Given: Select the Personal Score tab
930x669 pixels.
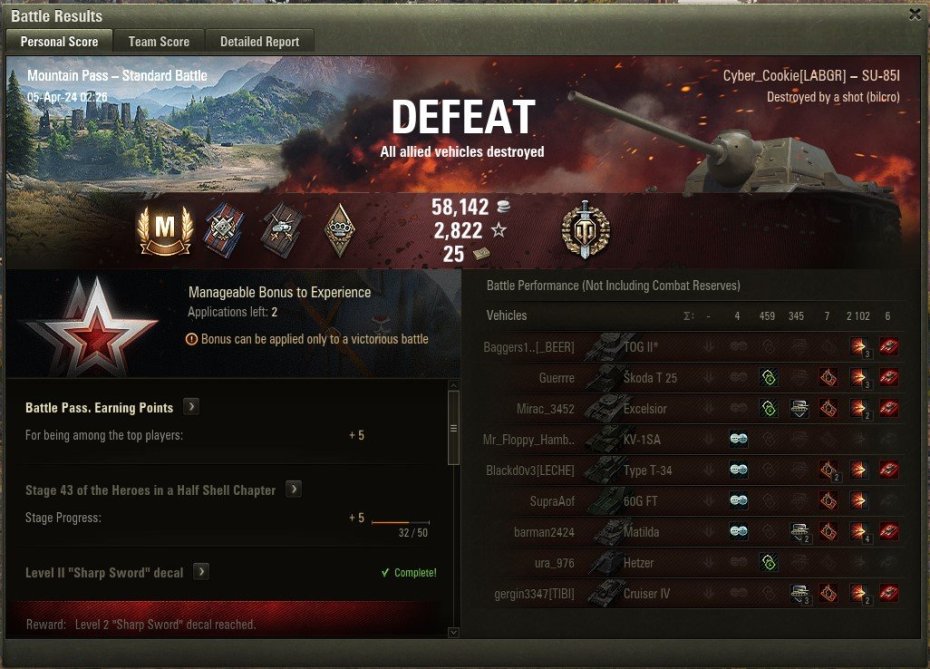Looking at the screenshot, I should coord(59,42).
